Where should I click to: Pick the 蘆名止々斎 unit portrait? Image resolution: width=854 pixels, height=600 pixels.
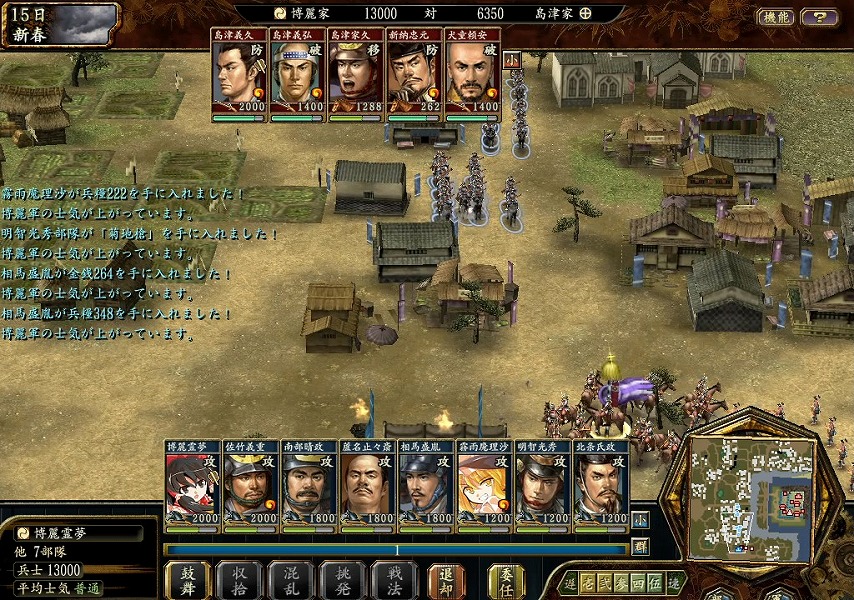tap(367, 484)
